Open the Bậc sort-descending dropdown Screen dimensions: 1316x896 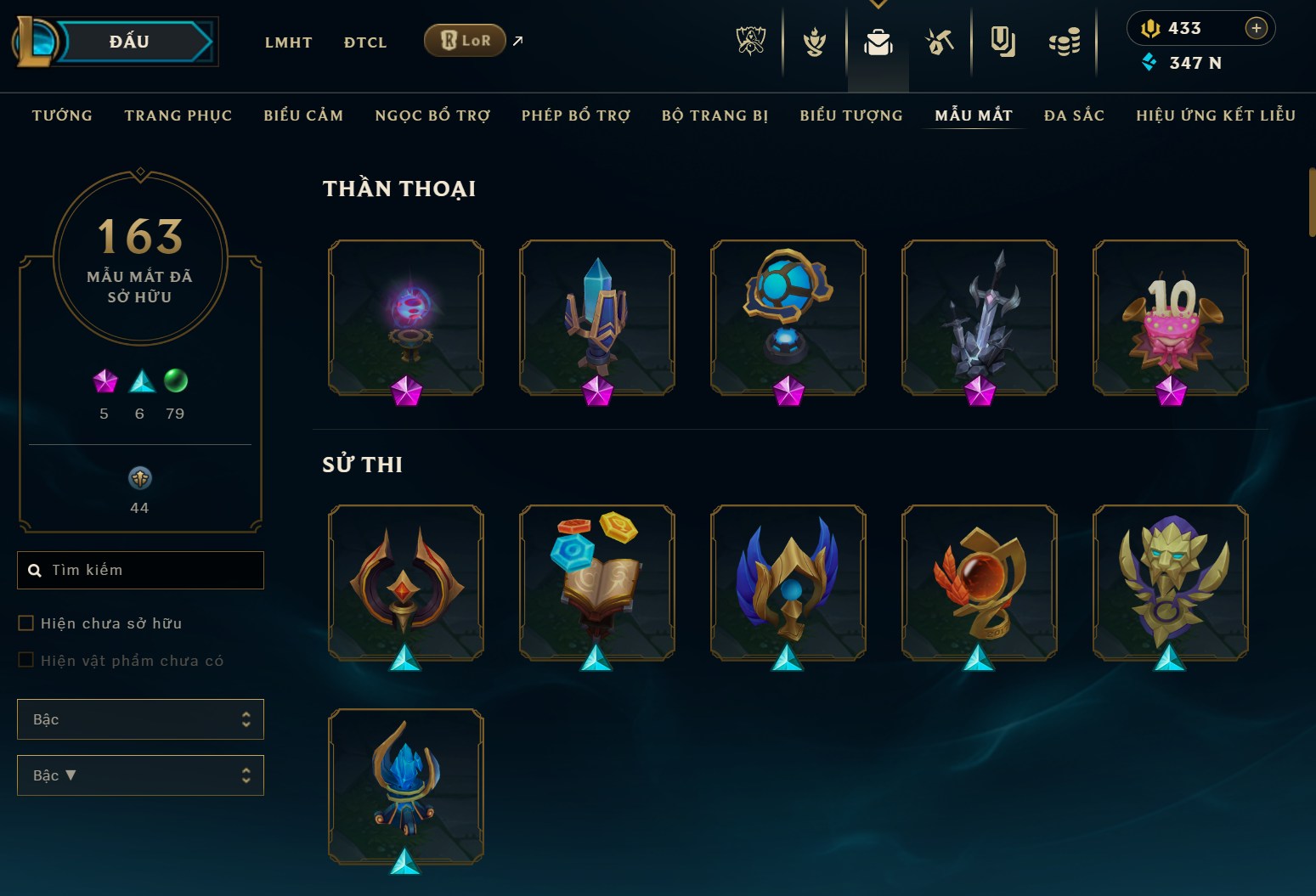(140, 775)
